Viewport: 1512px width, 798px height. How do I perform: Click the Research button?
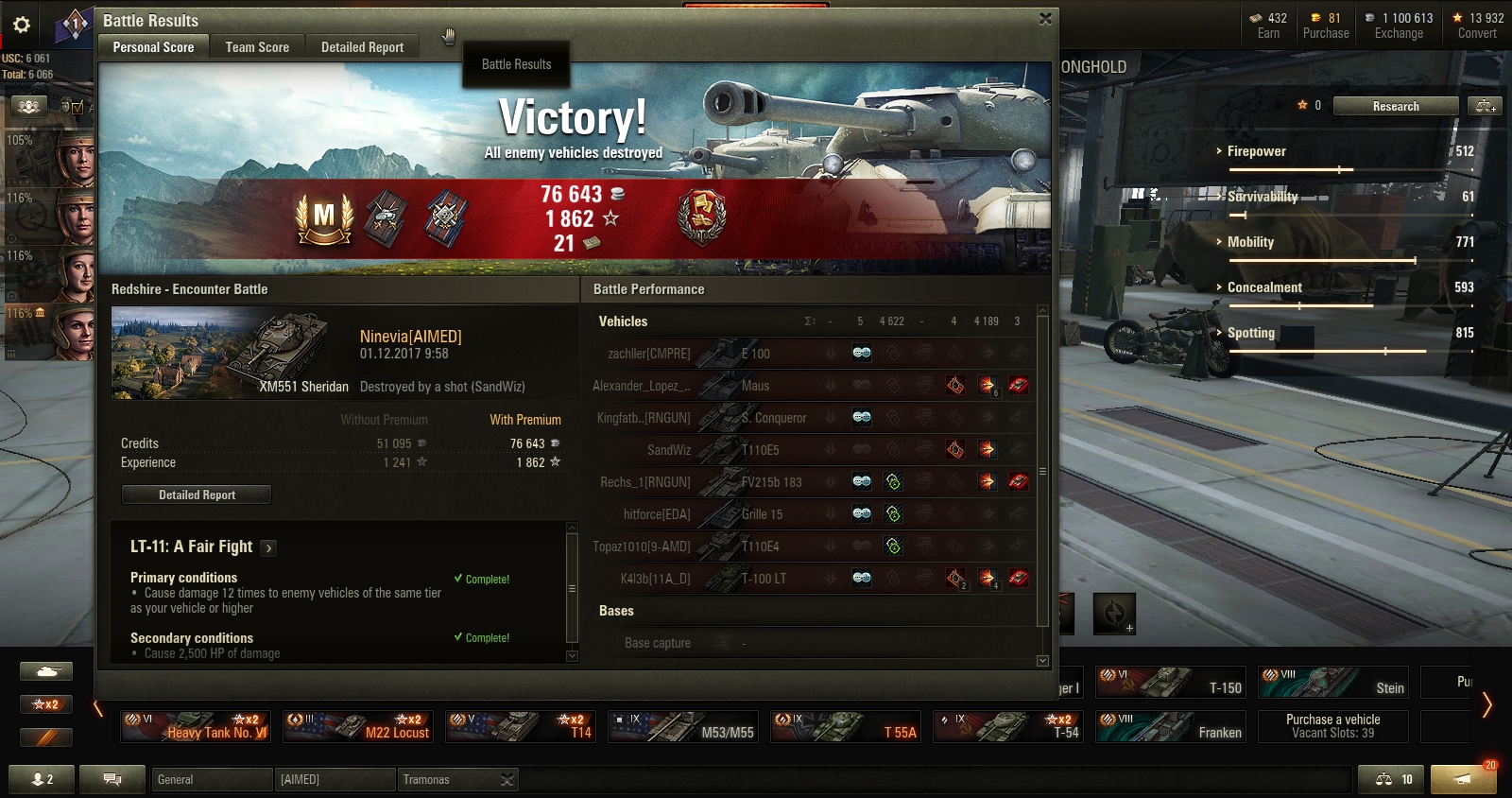1395,106
